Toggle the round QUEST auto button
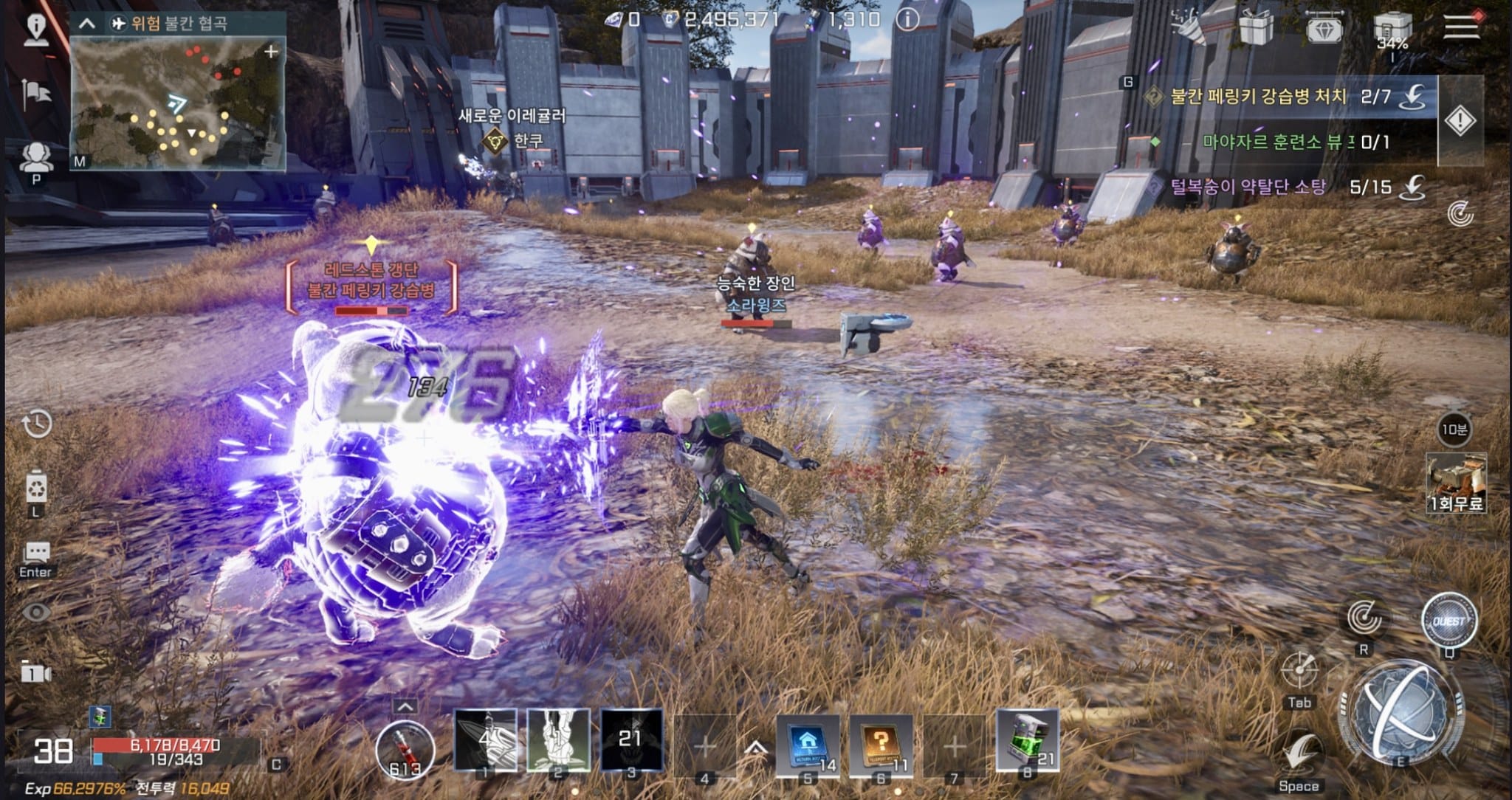Screen dimensions: 1512x800 tap(1449, 621)
